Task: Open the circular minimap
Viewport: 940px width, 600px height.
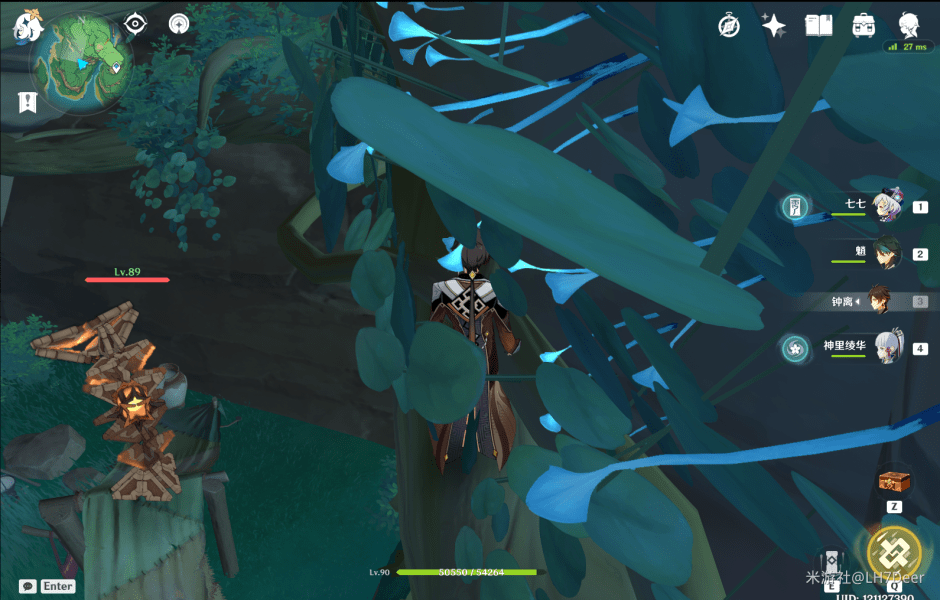Action: pyautogui.click(x=82, y=62)
